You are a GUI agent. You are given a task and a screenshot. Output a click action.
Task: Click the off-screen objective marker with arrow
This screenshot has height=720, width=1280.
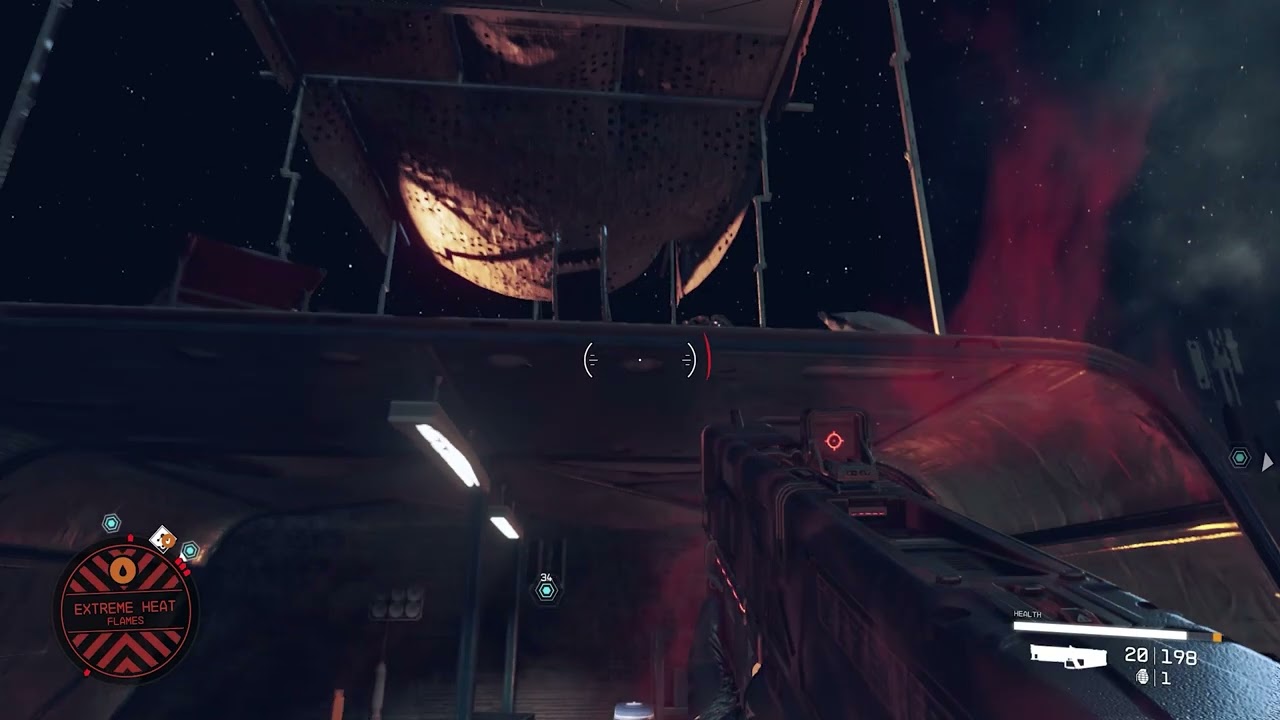[x=1241, y=458]
